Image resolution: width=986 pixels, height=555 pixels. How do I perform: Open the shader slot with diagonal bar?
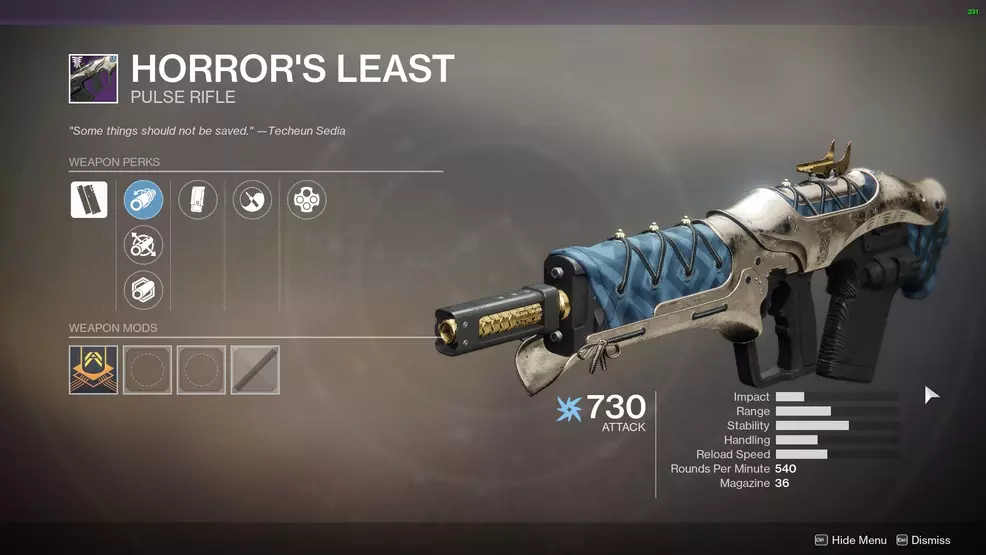[x=255, y=370]
